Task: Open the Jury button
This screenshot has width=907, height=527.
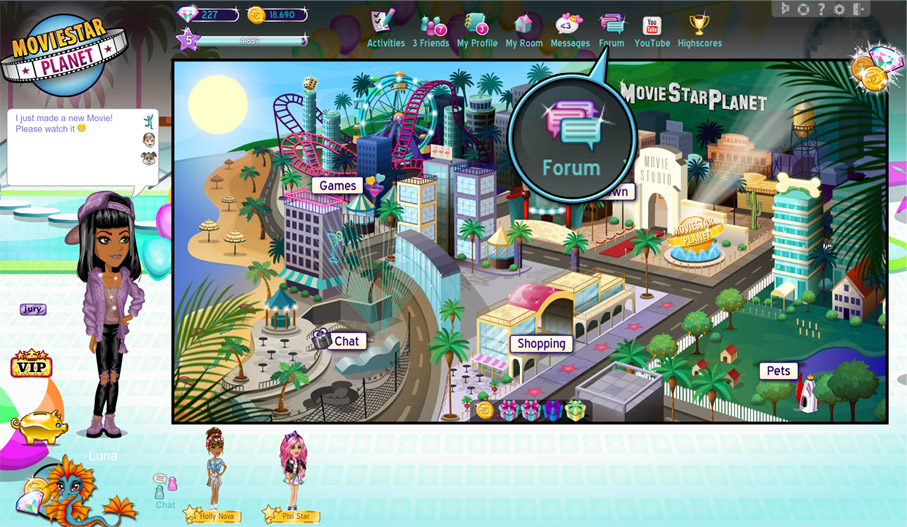Action: pos(33,310)
